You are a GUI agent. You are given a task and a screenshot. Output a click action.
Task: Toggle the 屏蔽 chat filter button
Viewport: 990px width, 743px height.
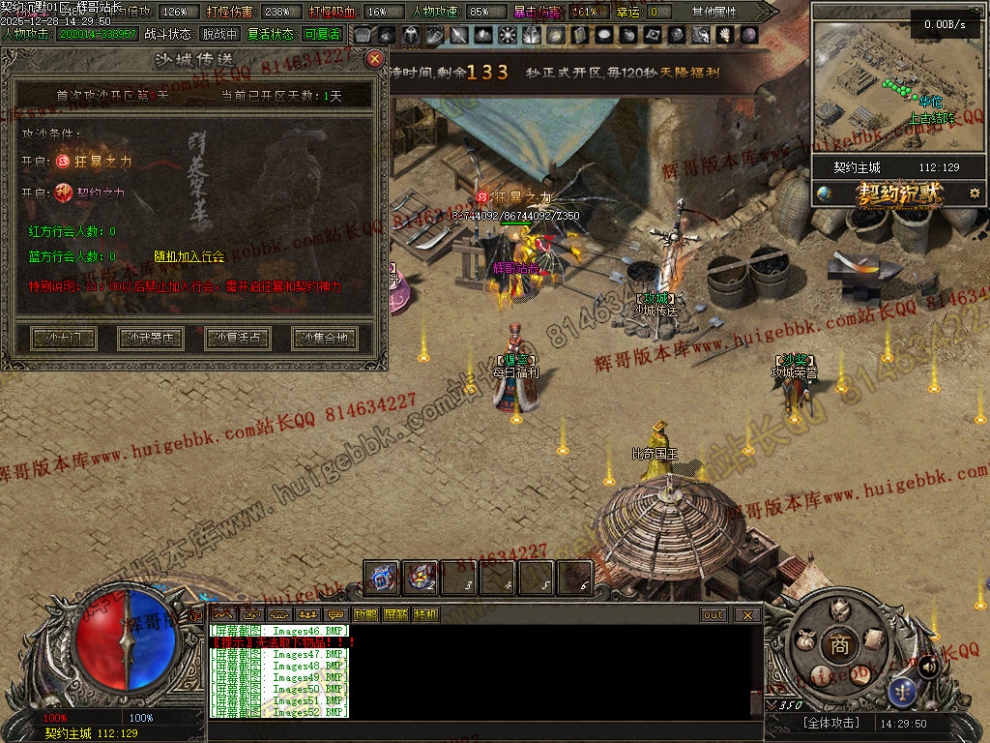click(x=396, y=614)
